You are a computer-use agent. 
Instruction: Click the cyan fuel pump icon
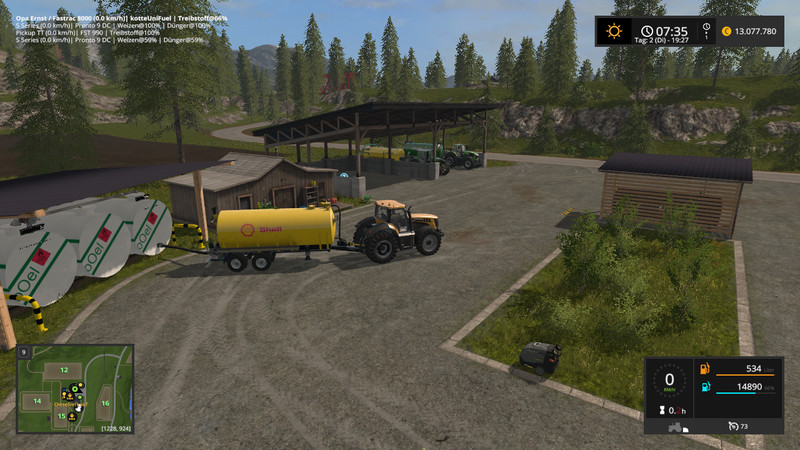[x=706, y=386]
